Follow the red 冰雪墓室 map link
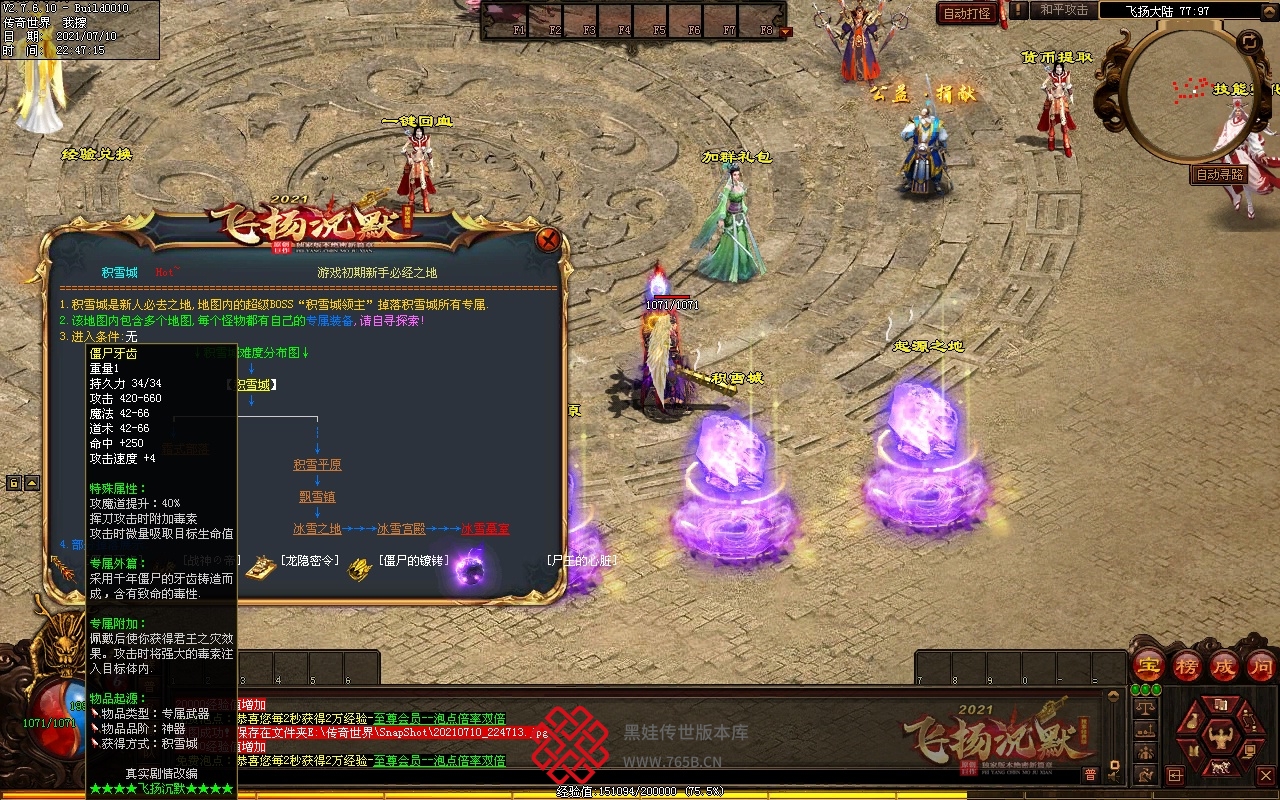The width and height of the screenshot is (1280, 800). (485, 528)
